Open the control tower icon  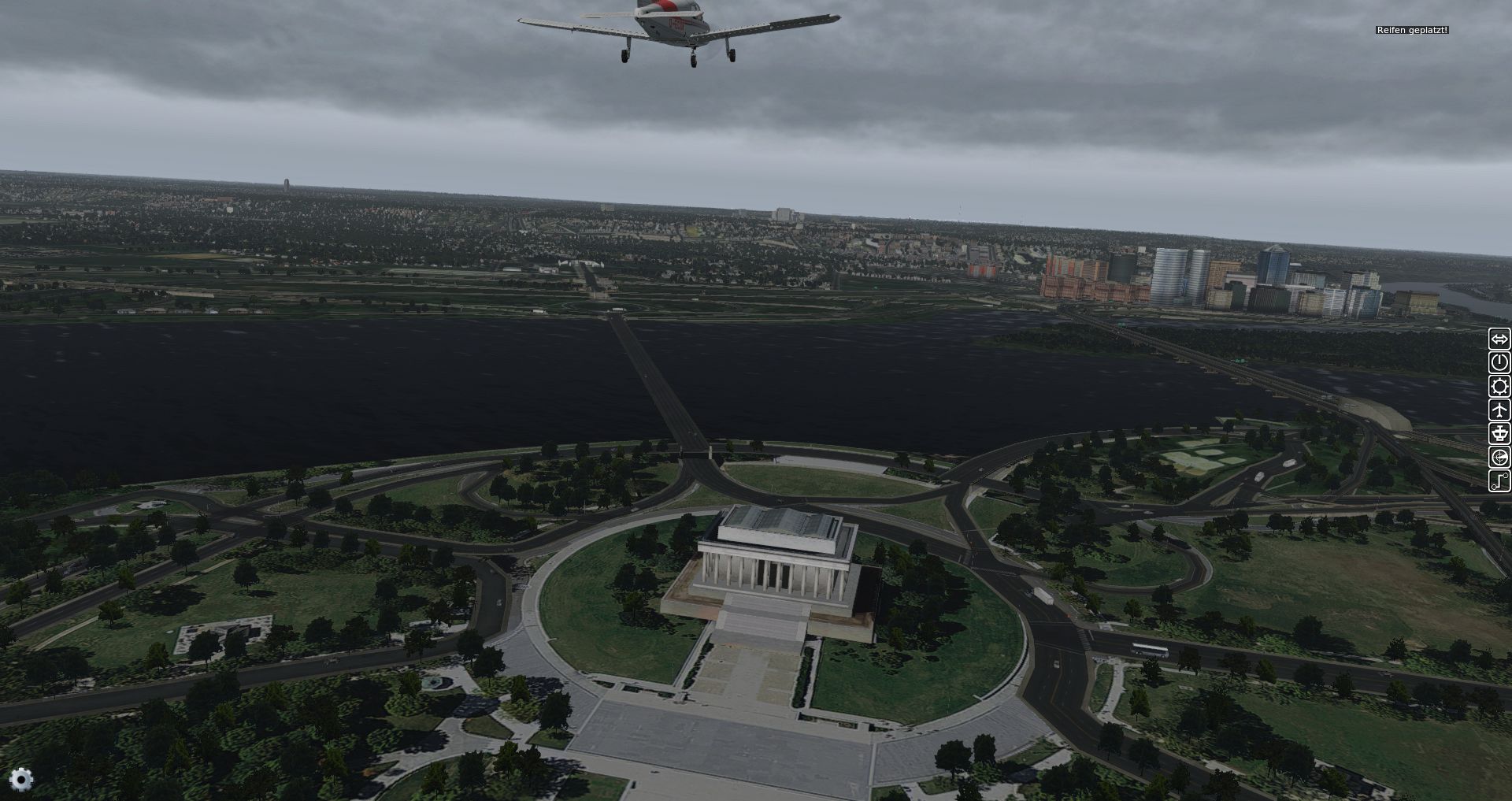click(1499, 433)
